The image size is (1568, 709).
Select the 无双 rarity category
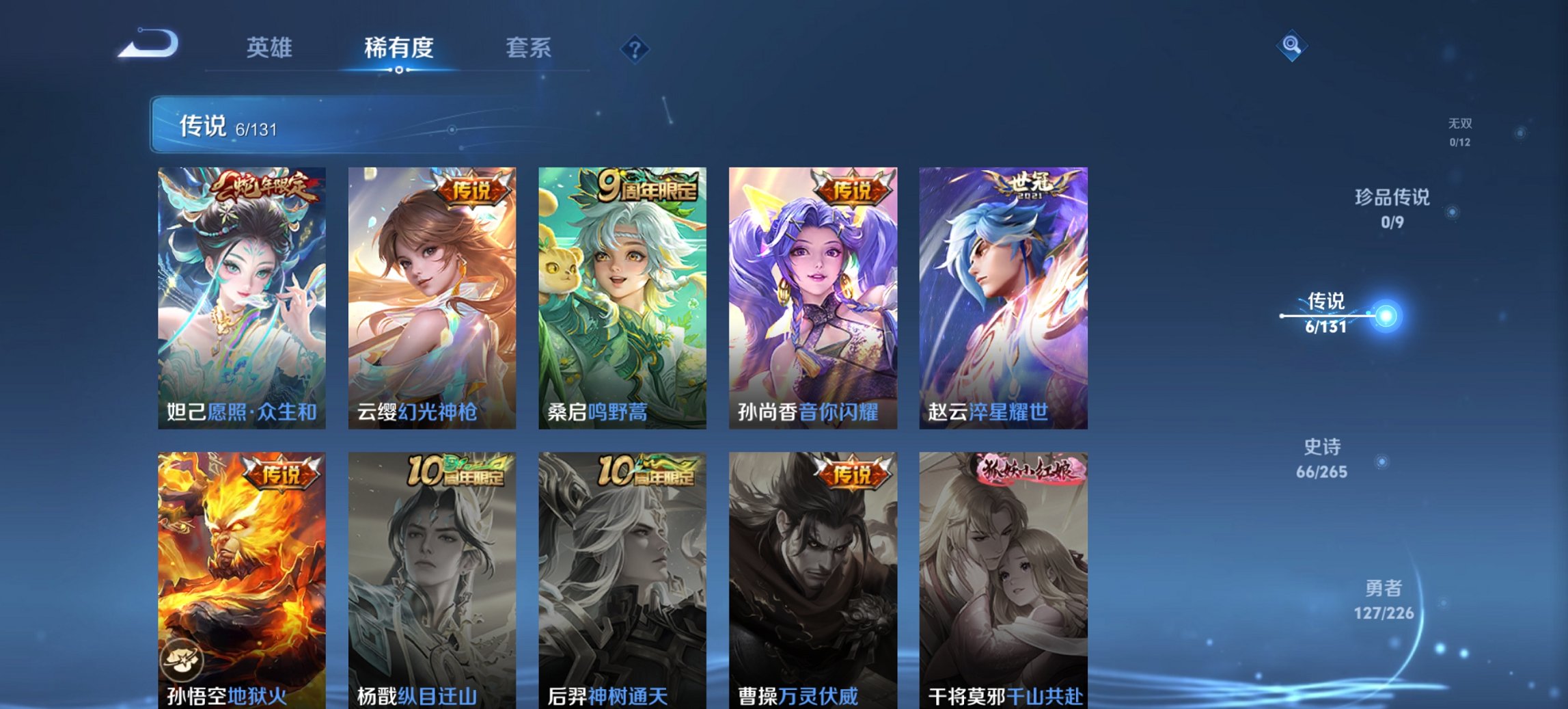coord(1461,132)
